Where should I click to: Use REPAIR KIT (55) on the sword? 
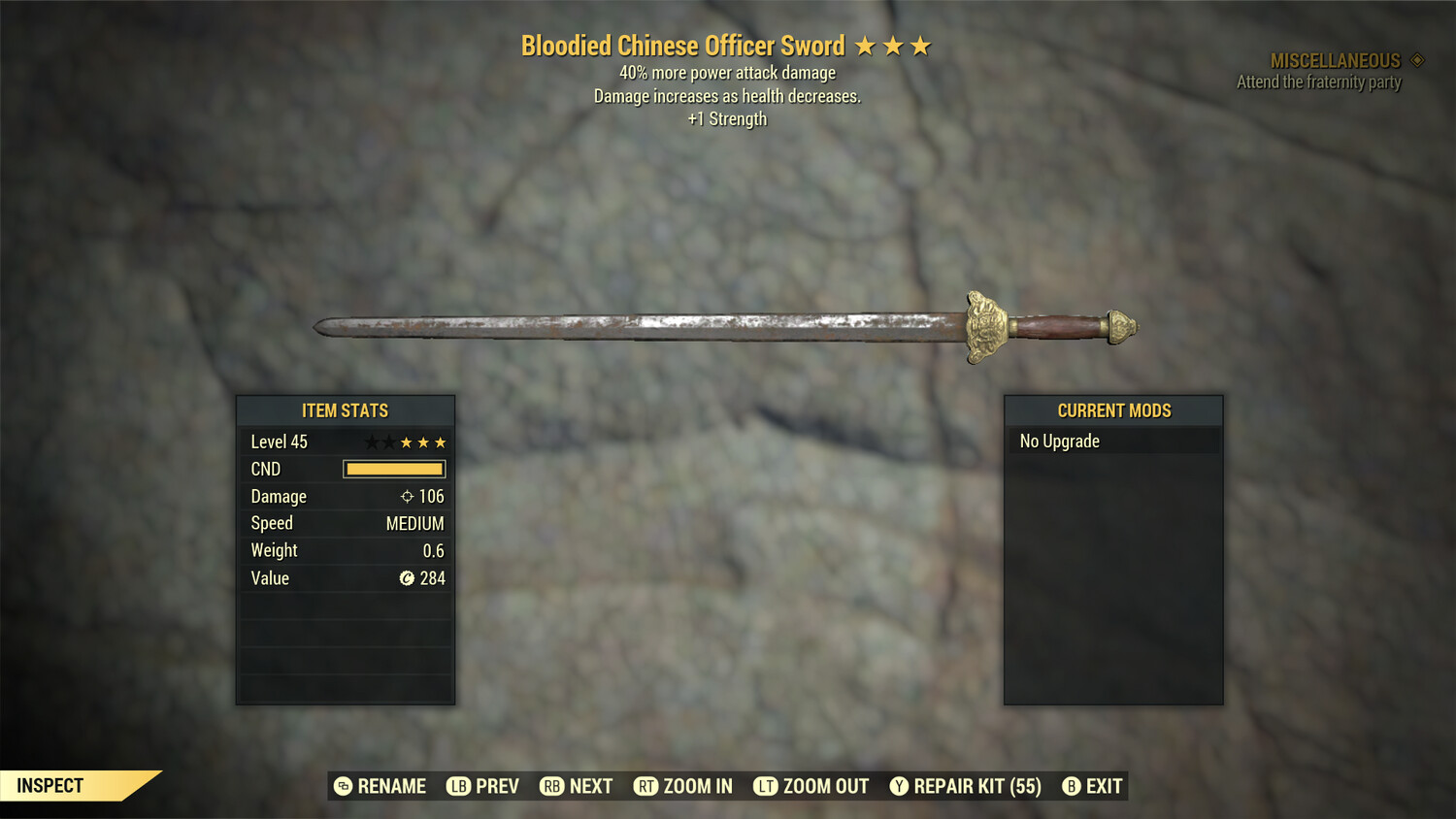(966, 786)
